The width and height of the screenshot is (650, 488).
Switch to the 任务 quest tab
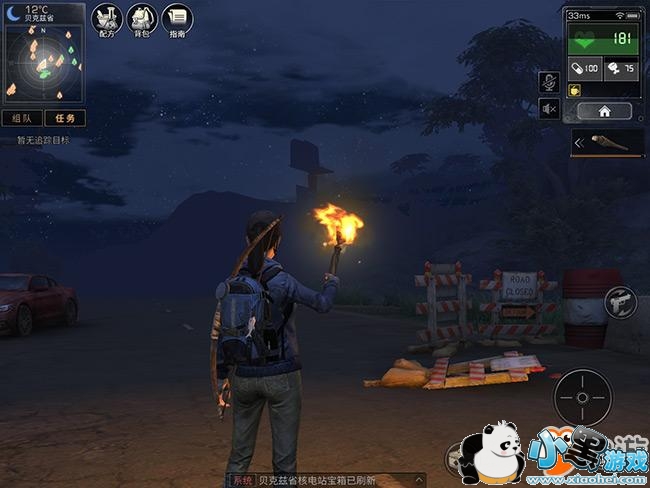coord(64,118)
